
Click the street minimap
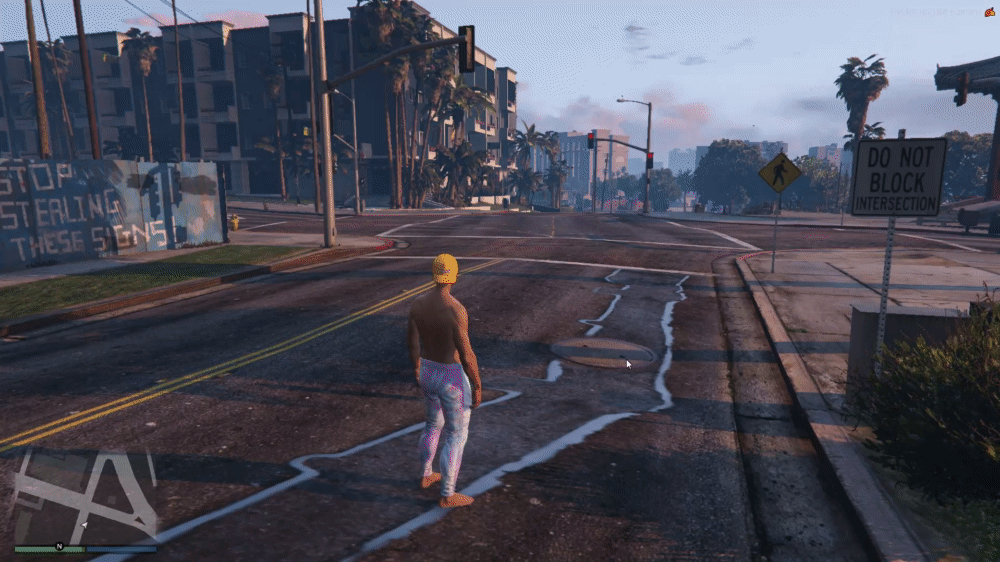(85, 494)
